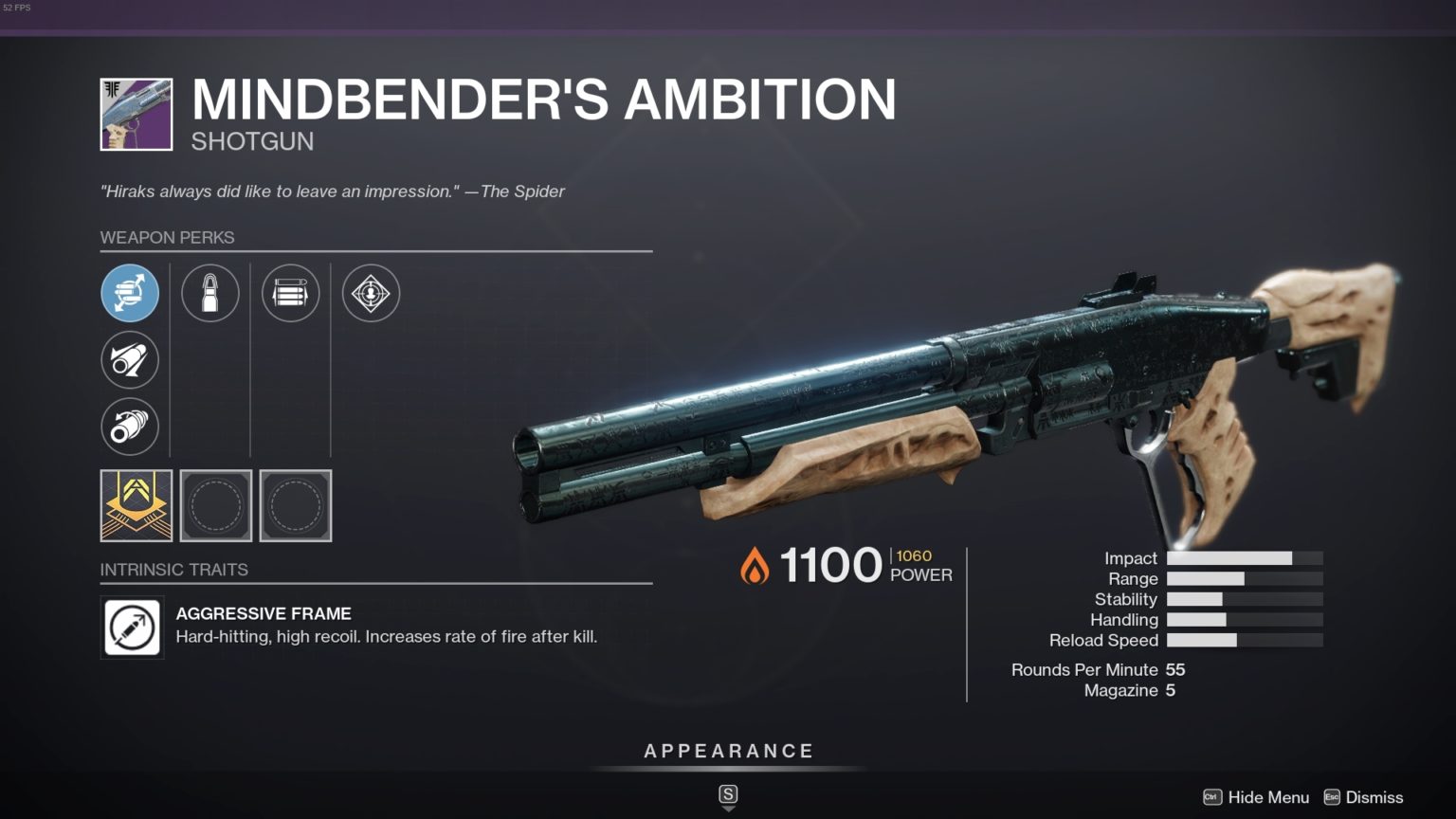The image size is (1456, 819).
Task: Select the third barrel perk option
Action: coord(130,427)
